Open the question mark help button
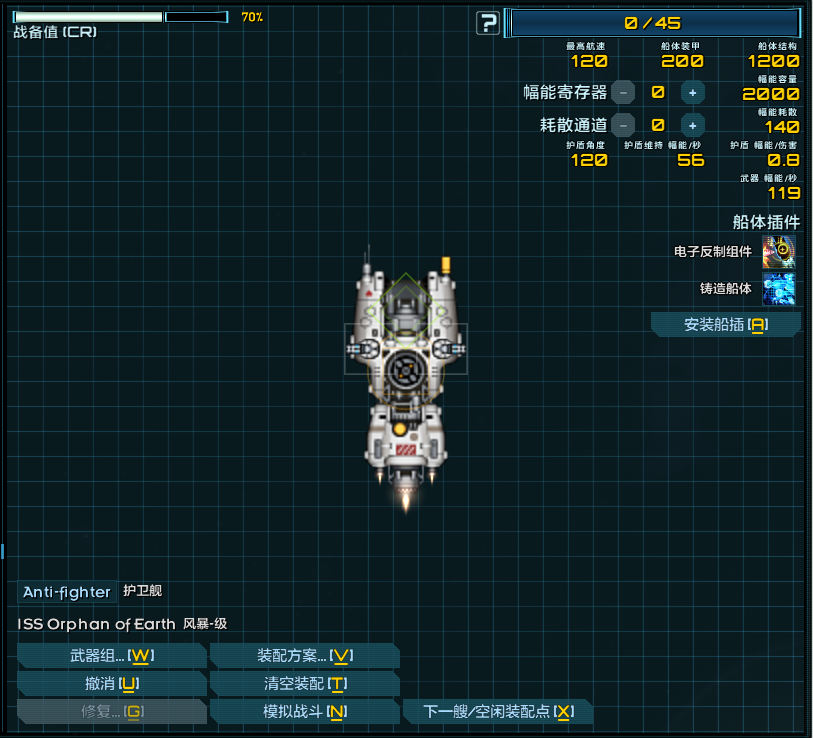Screen dimensions: 813x738 click(x=487, y=22)
